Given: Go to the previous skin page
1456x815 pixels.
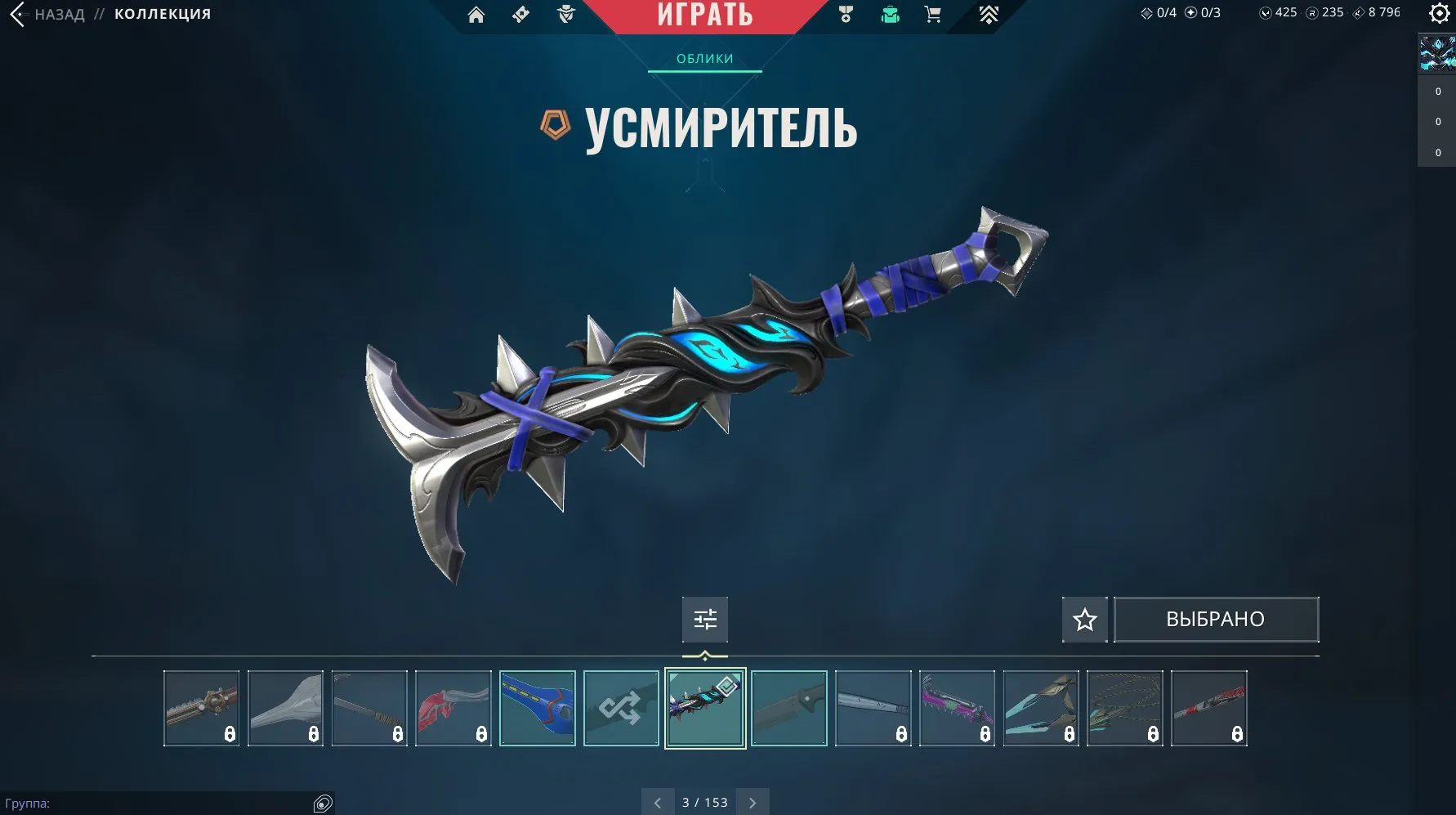Looking at the screenshot, I should 659,802.
